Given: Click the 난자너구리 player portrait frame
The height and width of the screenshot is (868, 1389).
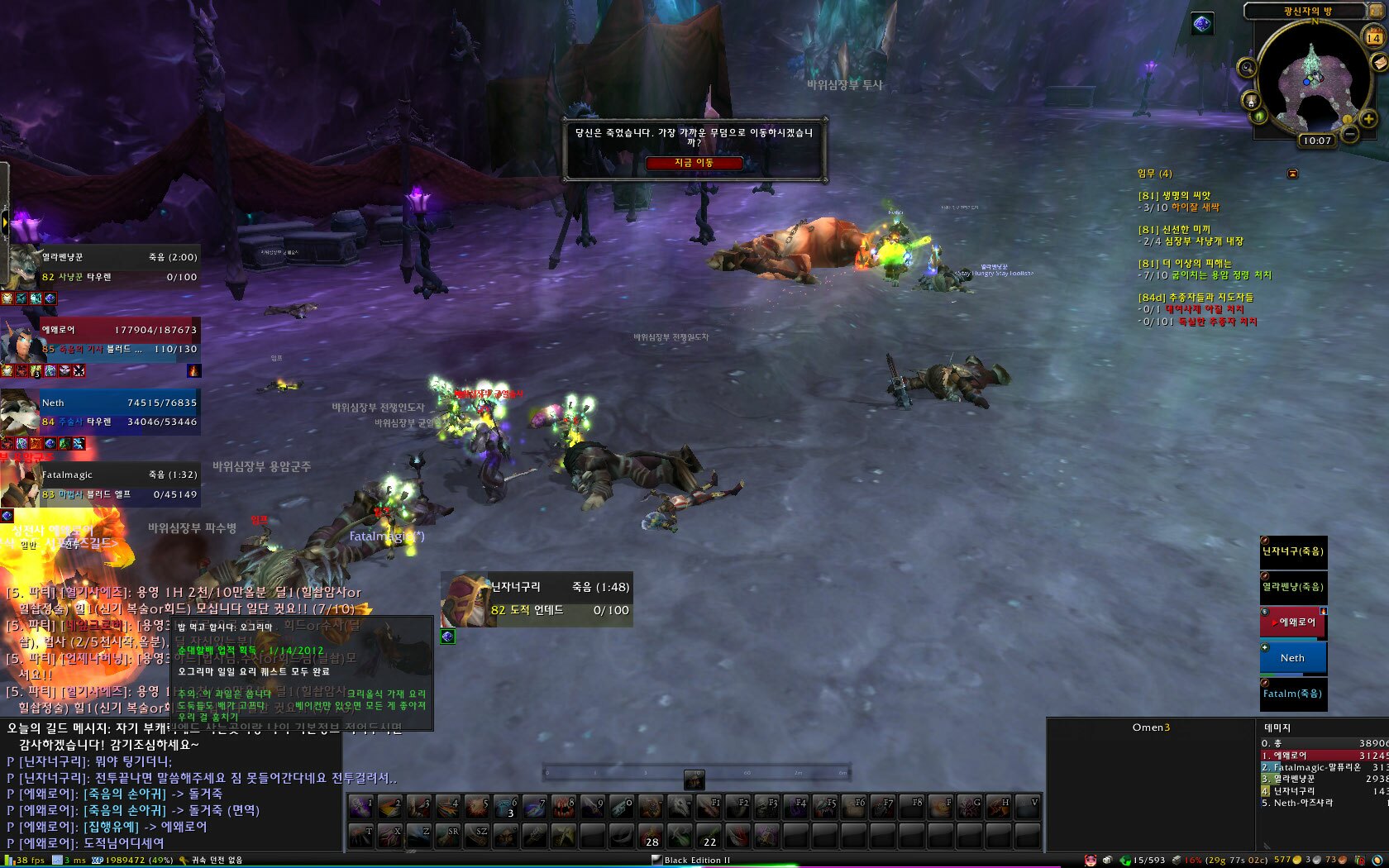Looking at the screenshot, I should (537, 599).
